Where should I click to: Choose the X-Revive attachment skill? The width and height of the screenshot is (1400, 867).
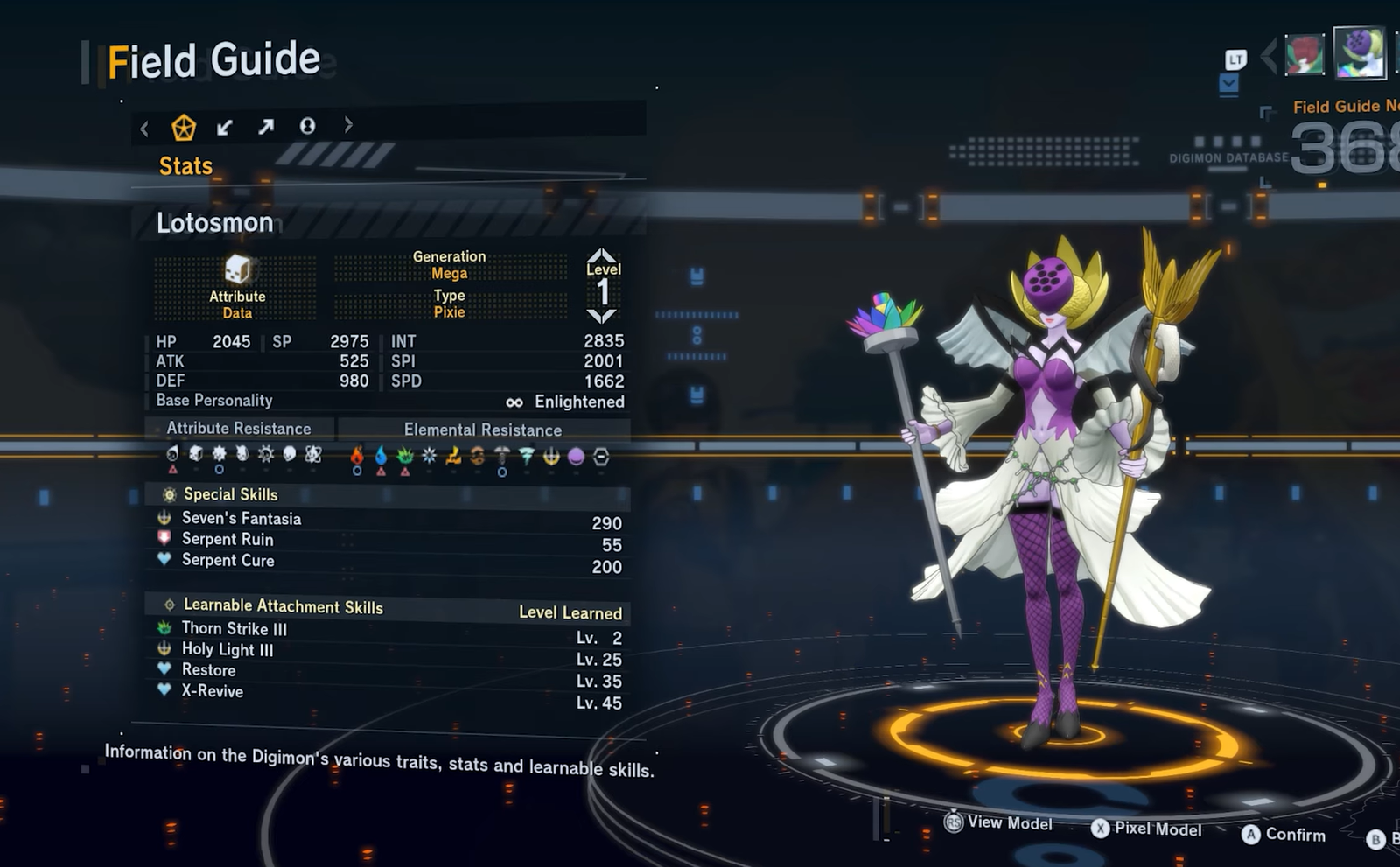213,691
